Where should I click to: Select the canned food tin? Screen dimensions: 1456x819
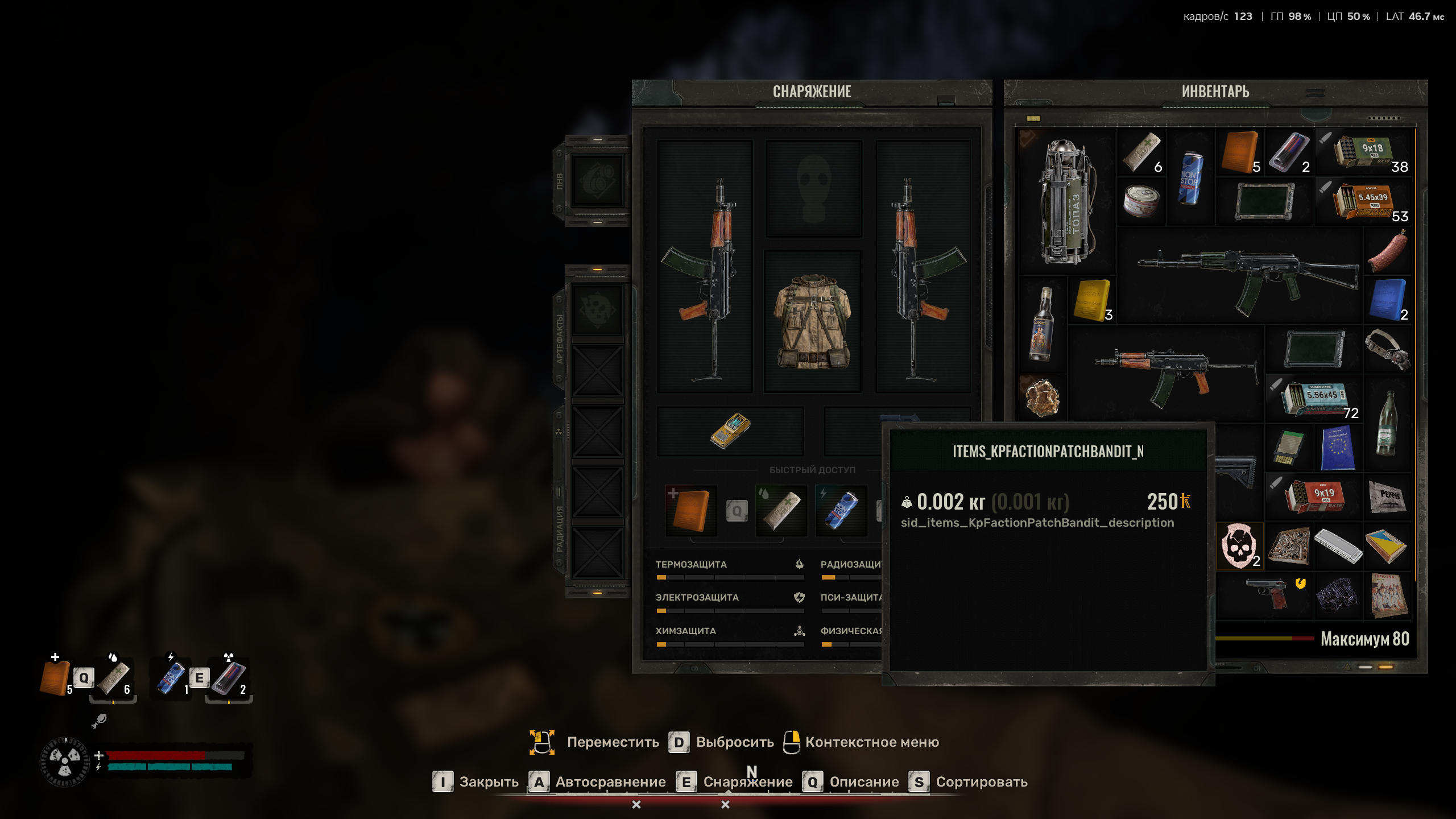tap(1141, 201)
